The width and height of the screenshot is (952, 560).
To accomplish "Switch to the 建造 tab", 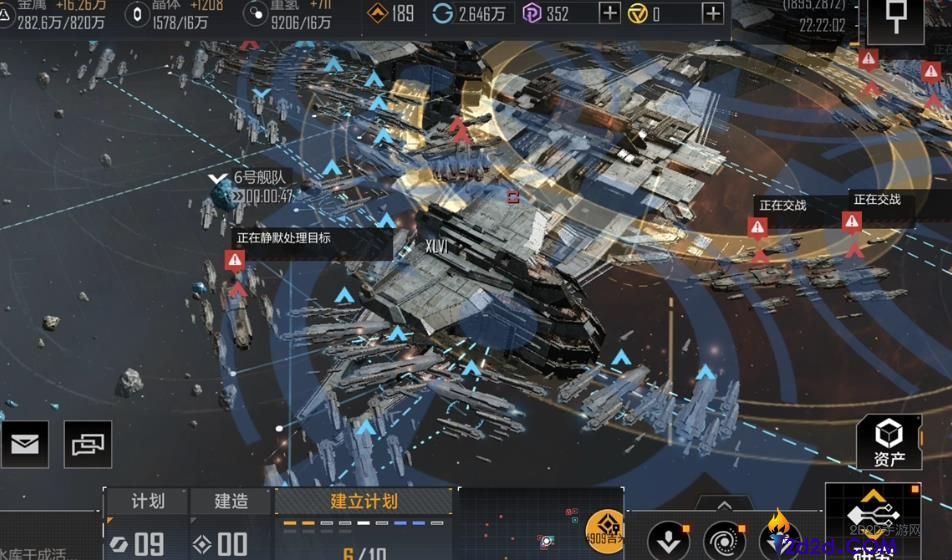I will point(231,501).
